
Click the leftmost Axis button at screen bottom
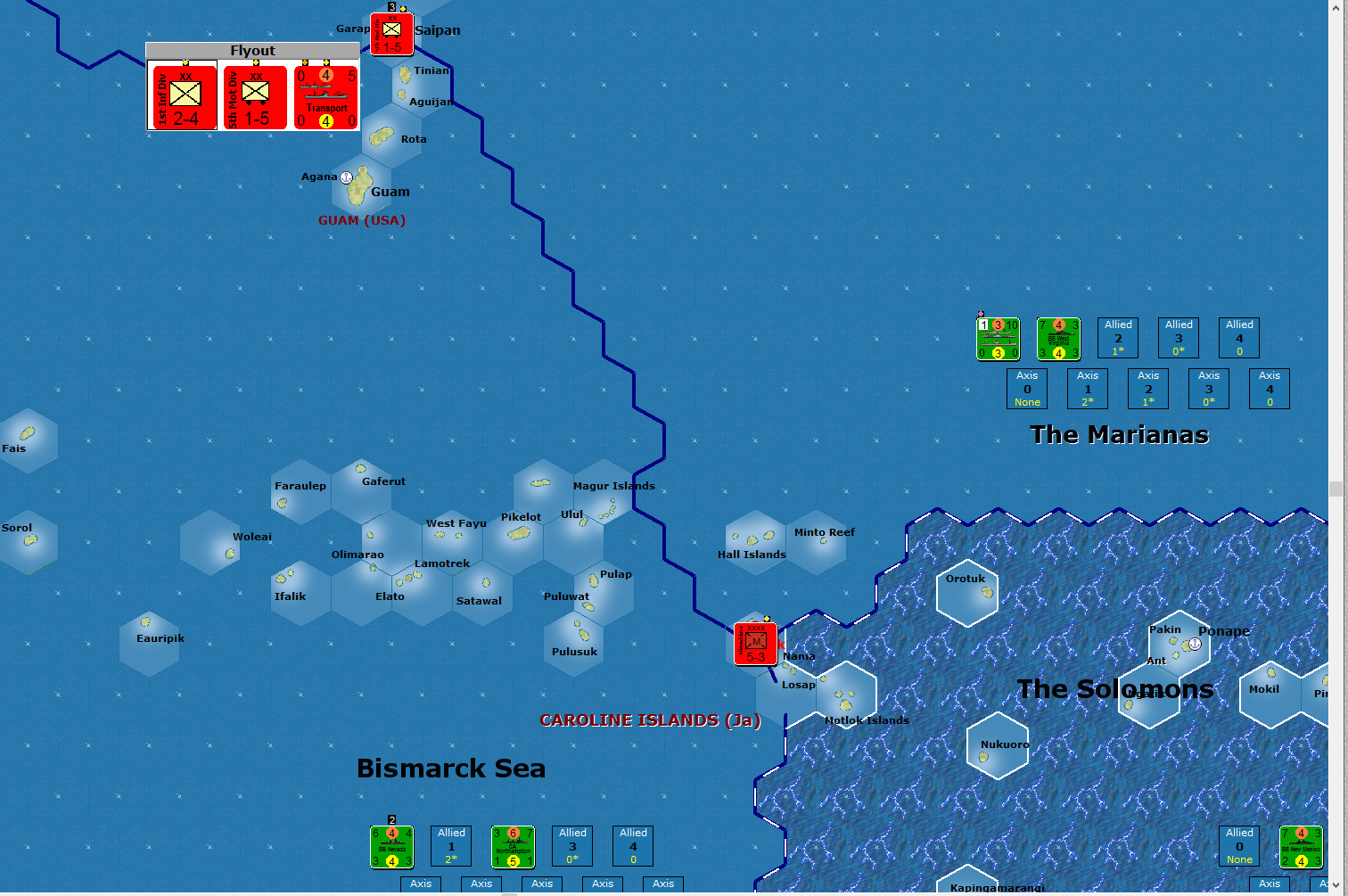tap(420, 884)
